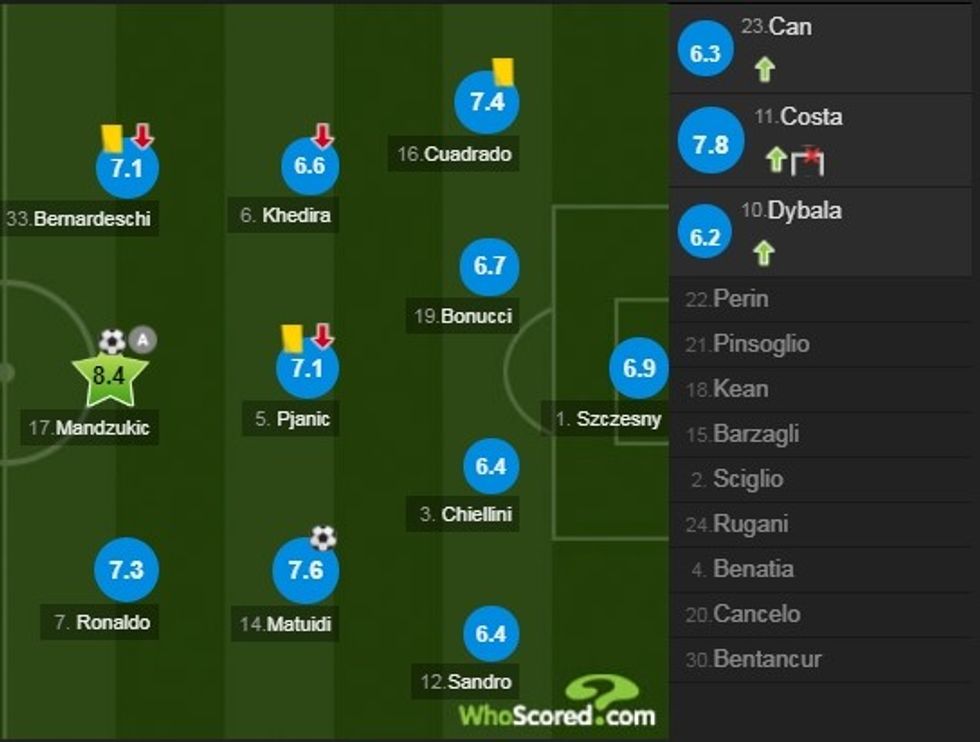The width and height of the screenshot is (980, 742).
Task: Open substitute Costa's bench row
Action: coord(823,140)
